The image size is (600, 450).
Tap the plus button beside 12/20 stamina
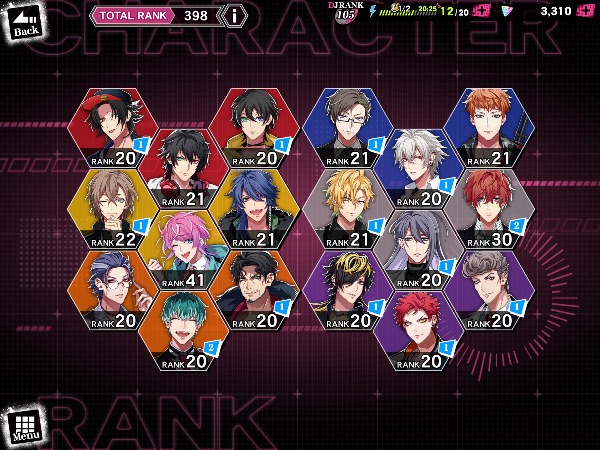[479, 11]
